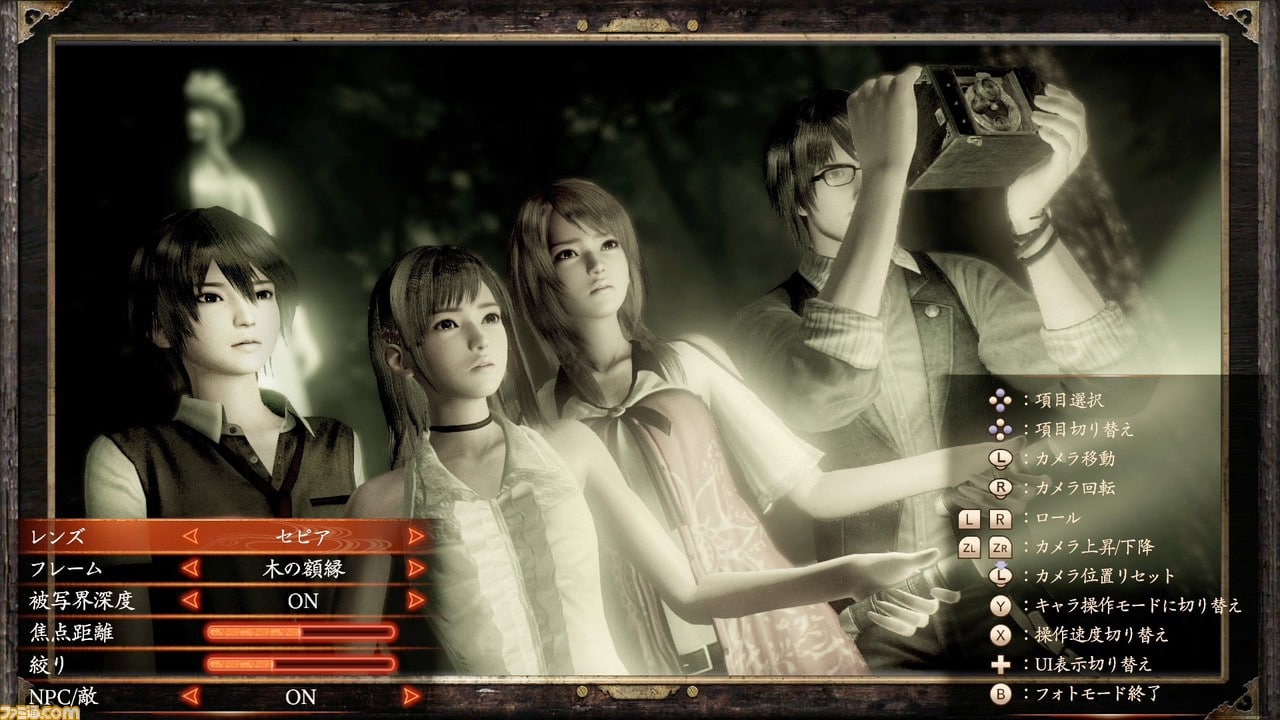Viewport: 1280px width, 720px height.
Task: Adjust the 絞り aperture slider
Action: point(300,664)
